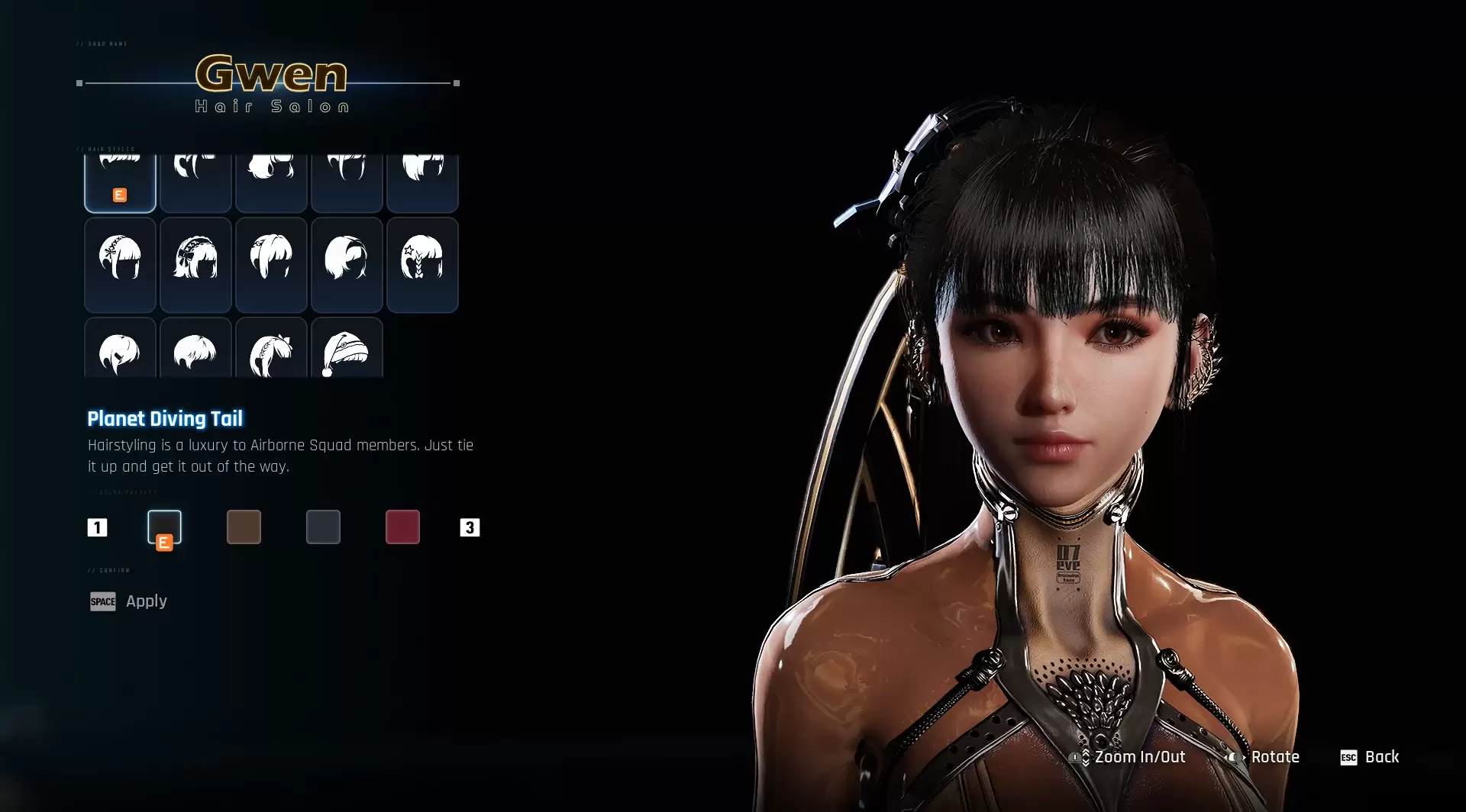Pick the hairstyle with star clip and braid

(x=422, y=264)
